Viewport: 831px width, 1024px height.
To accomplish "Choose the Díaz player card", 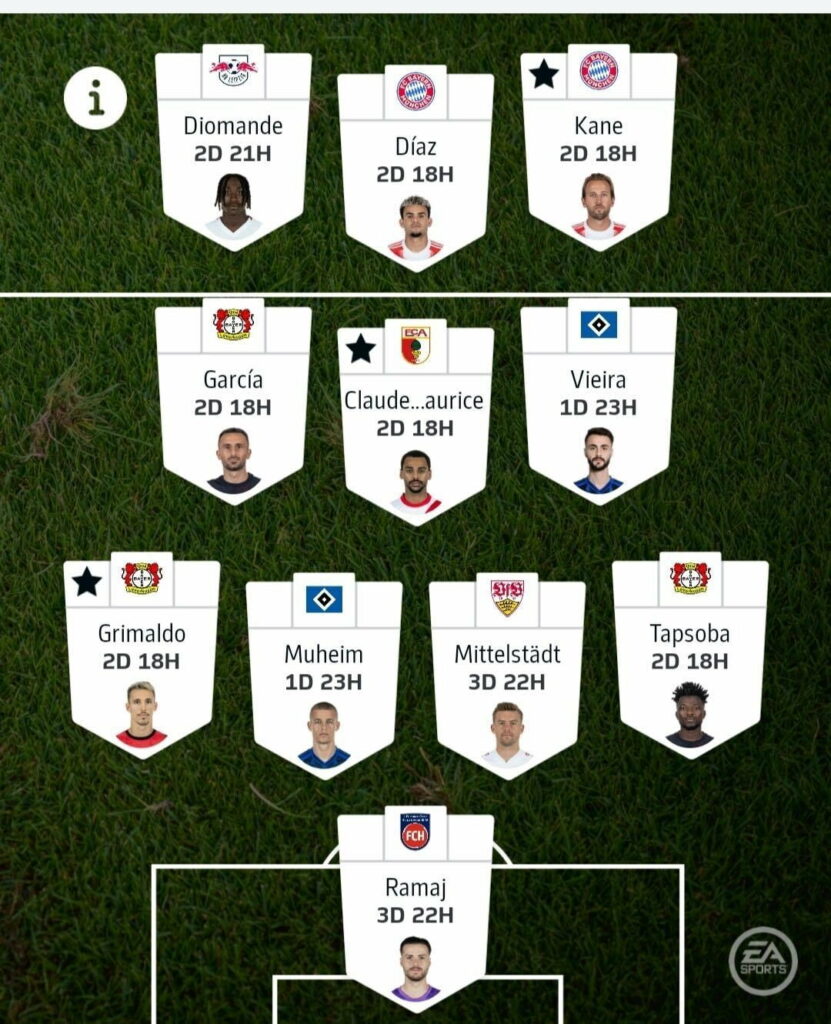I will [415, 166].
